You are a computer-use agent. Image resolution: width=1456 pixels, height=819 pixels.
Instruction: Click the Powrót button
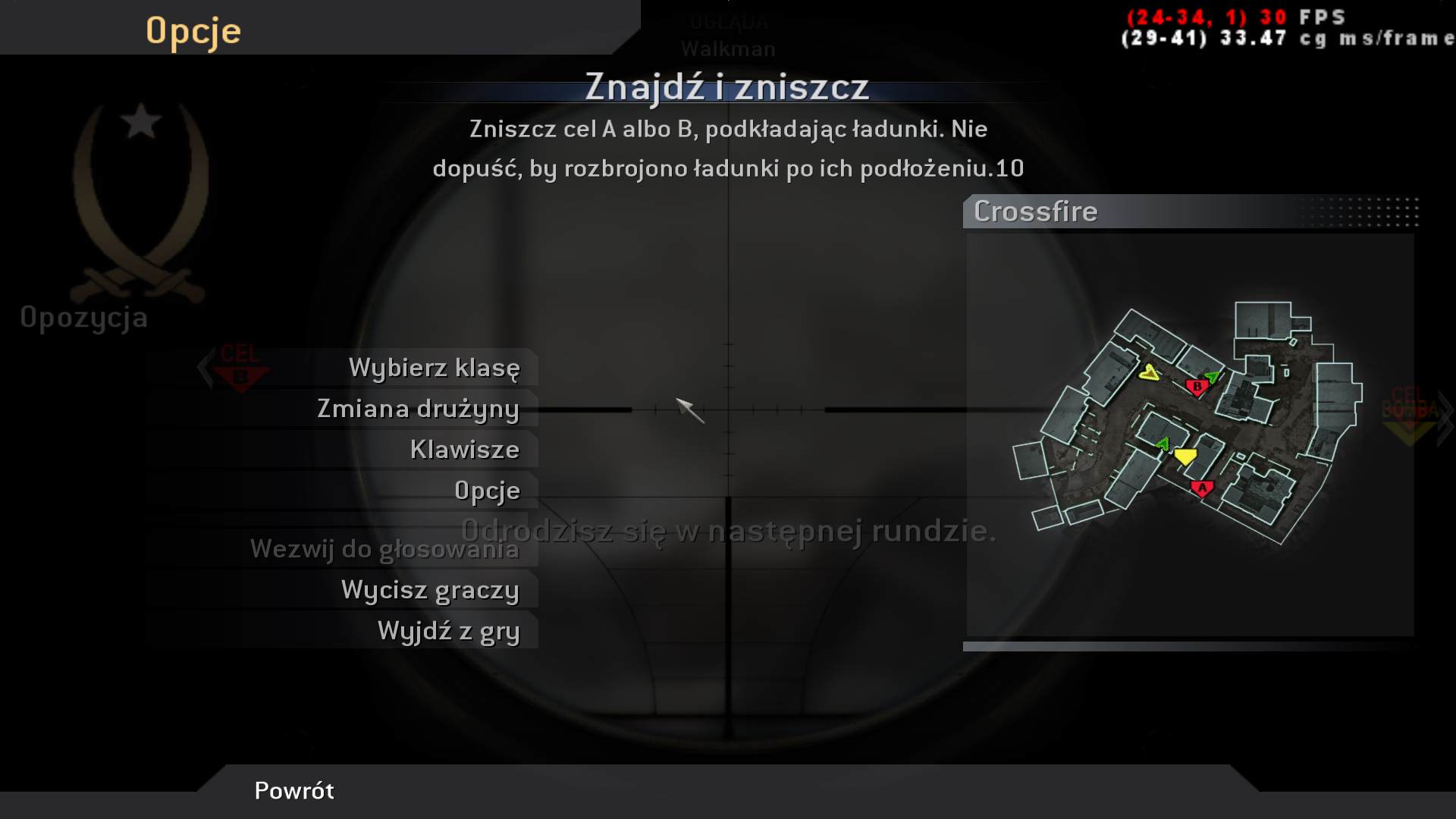(294, 791)
